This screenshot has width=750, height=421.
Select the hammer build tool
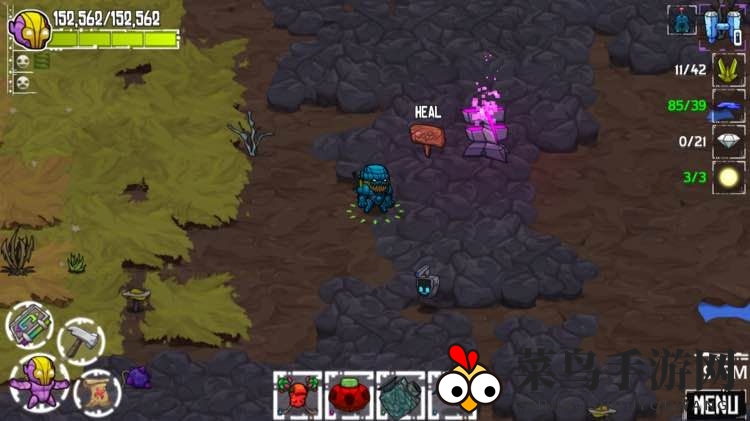click(x=80, y=341)
